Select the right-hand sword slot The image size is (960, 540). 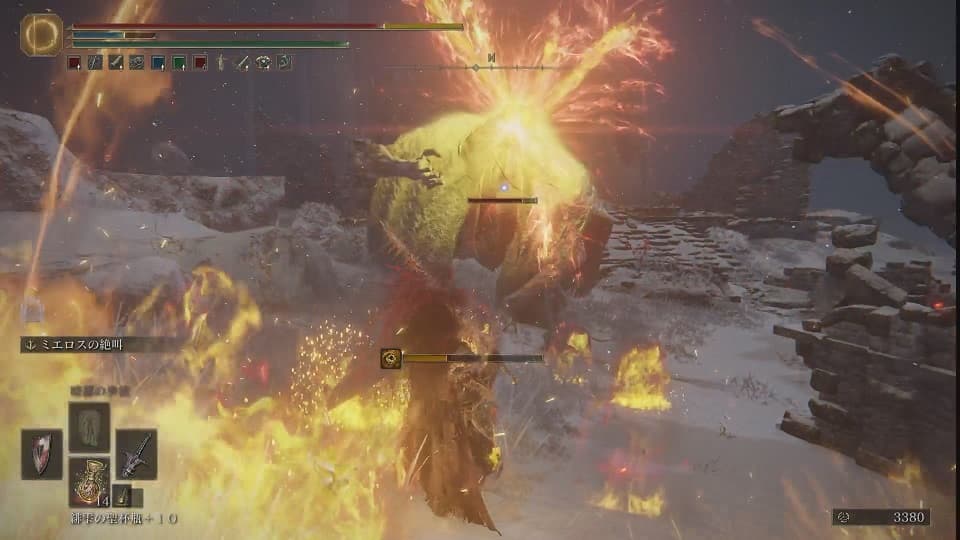click(x=136, y=454)
